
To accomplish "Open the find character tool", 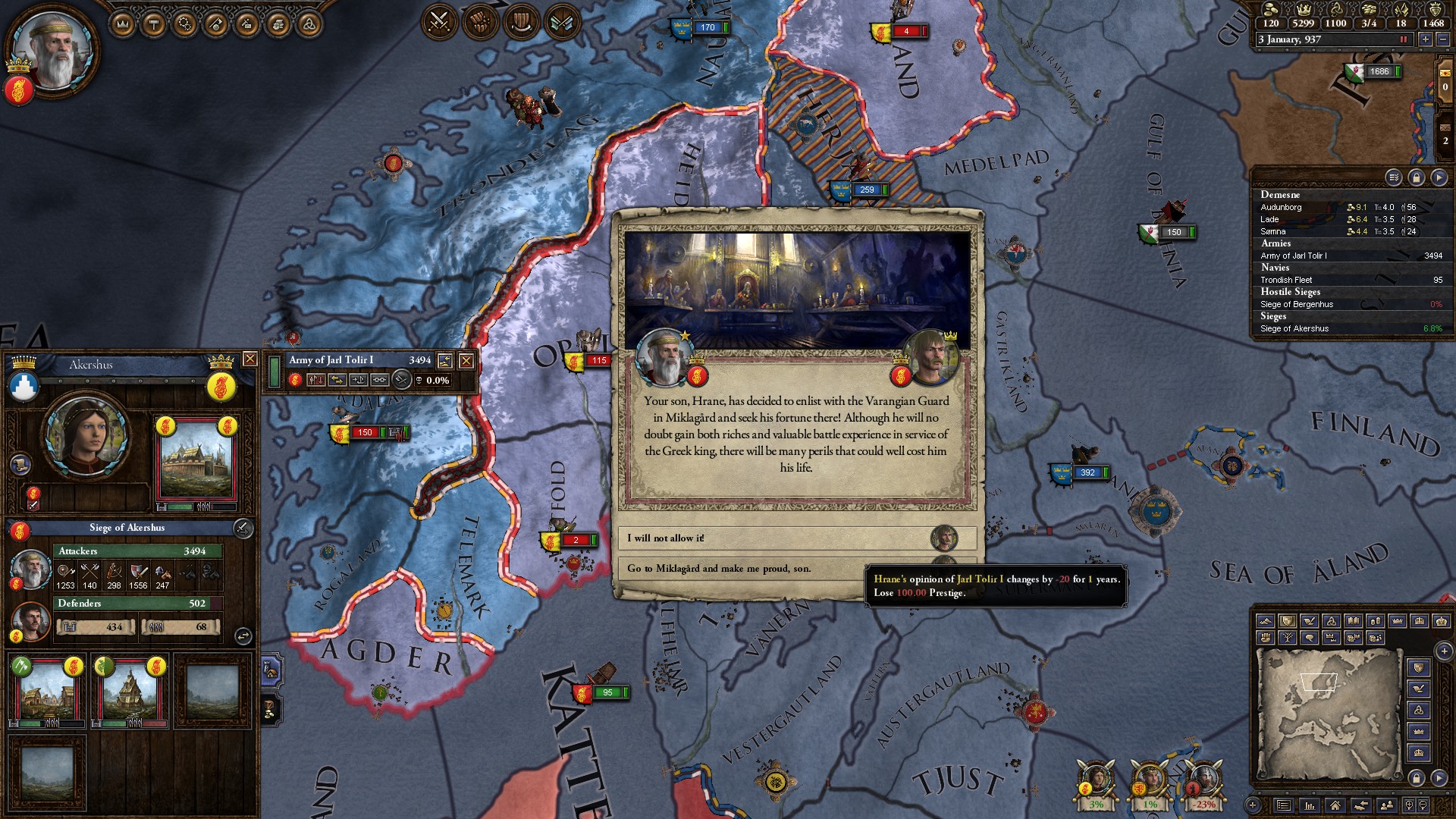I will click(x=1387, y=805).
